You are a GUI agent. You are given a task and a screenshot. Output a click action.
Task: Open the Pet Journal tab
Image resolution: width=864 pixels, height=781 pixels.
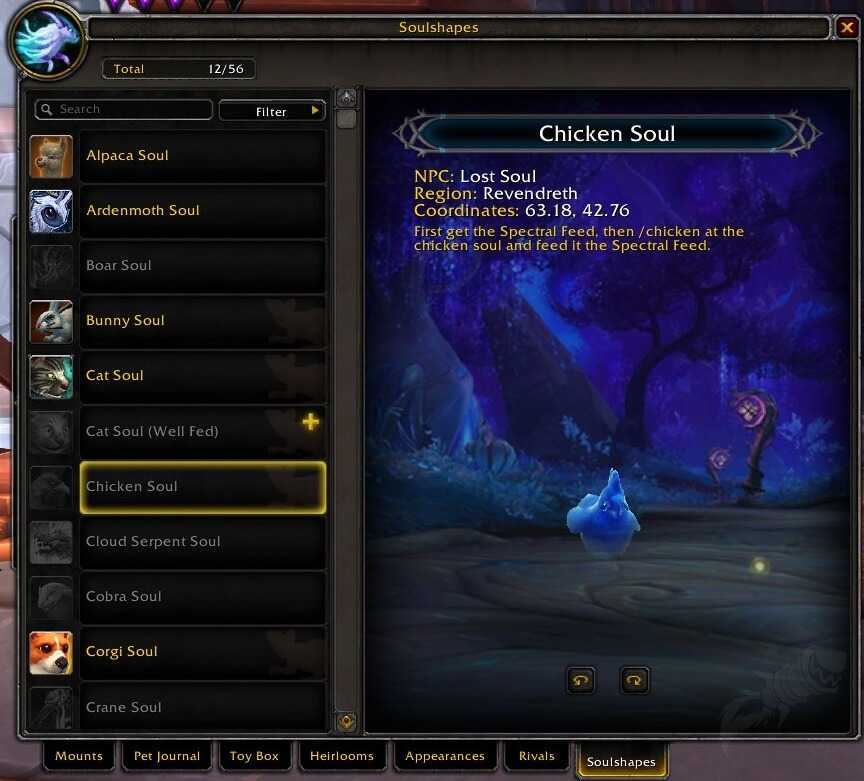tap(167, 756)
